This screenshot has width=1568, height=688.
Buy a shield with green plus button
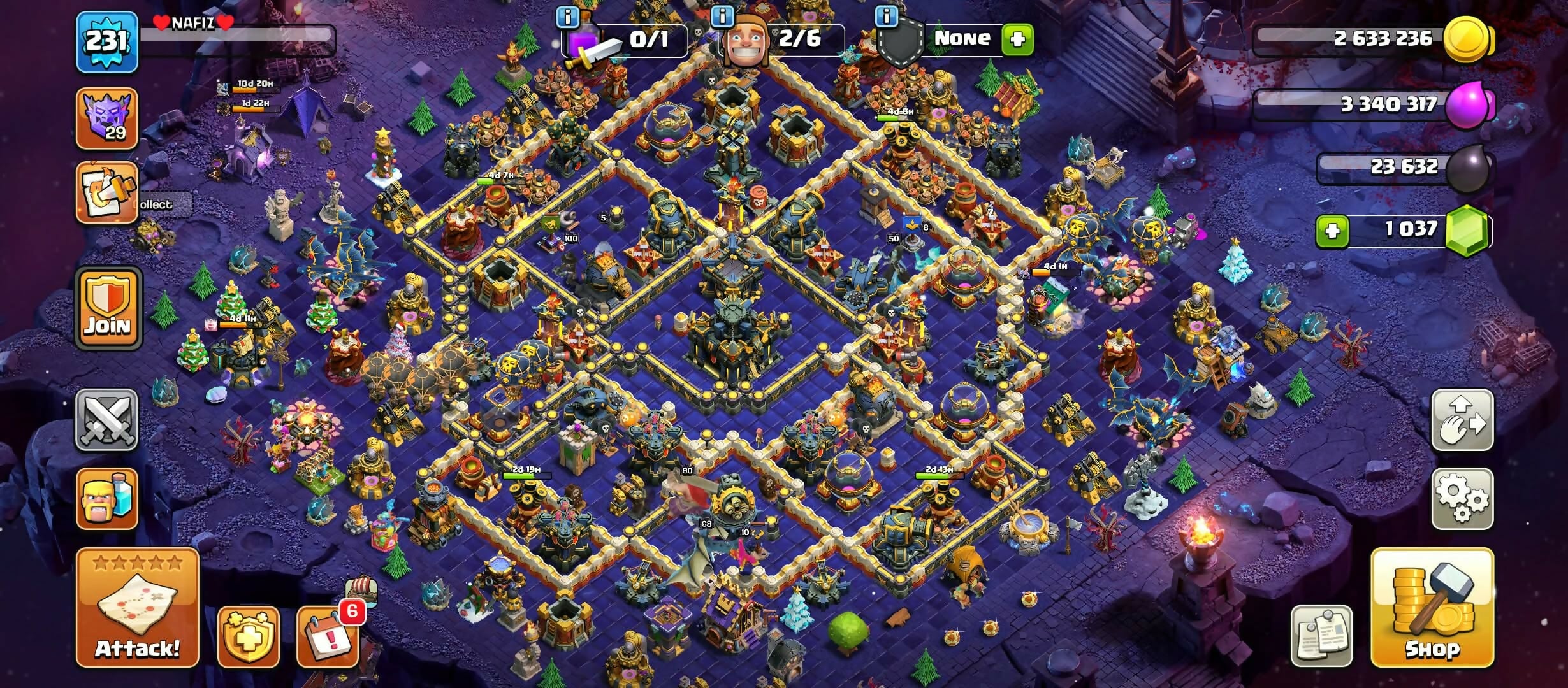point(1017,39)
